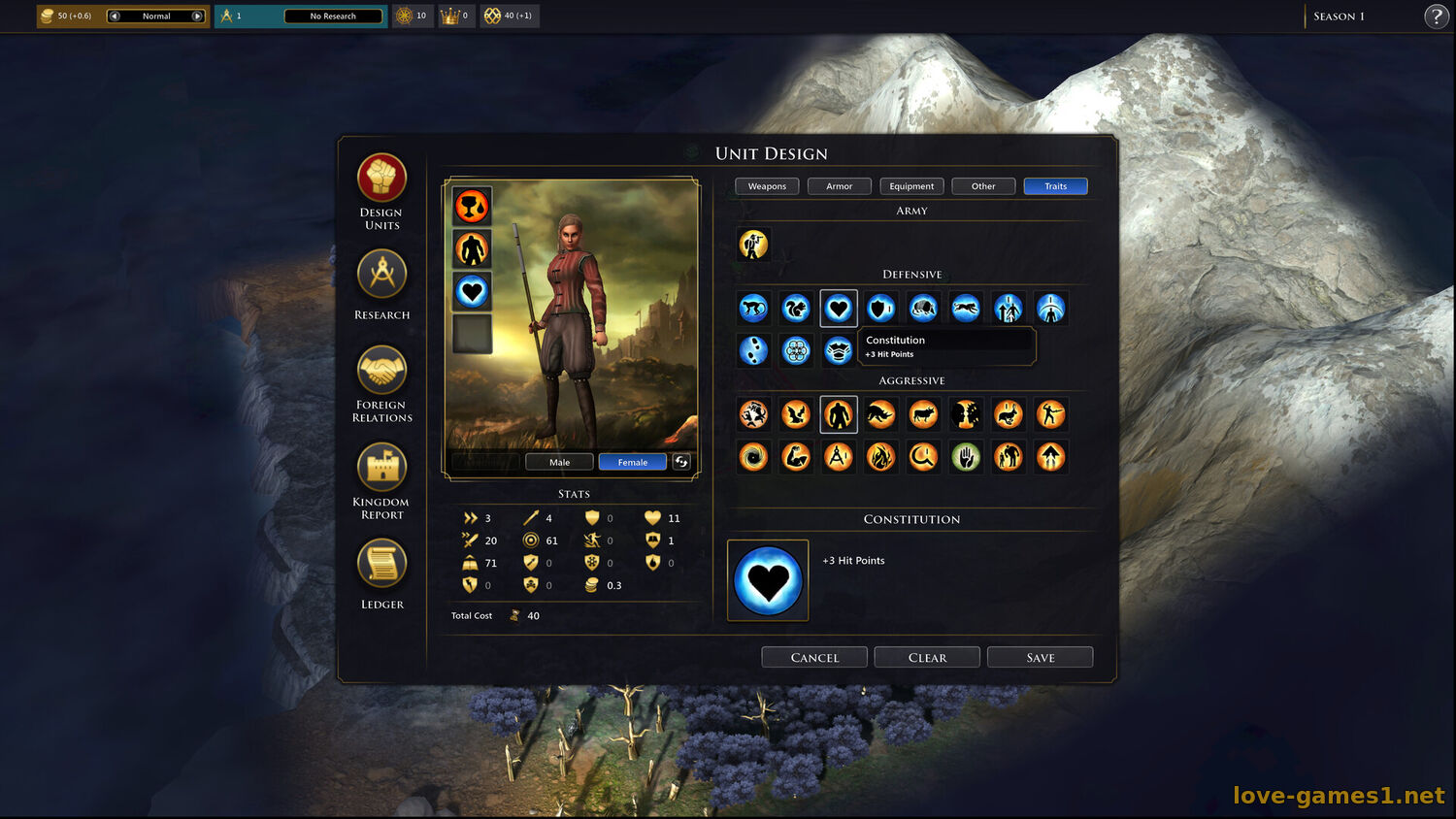Select the Constitution heart trait
Screen dimensions: 1456x819
click(x=839, y=309)
